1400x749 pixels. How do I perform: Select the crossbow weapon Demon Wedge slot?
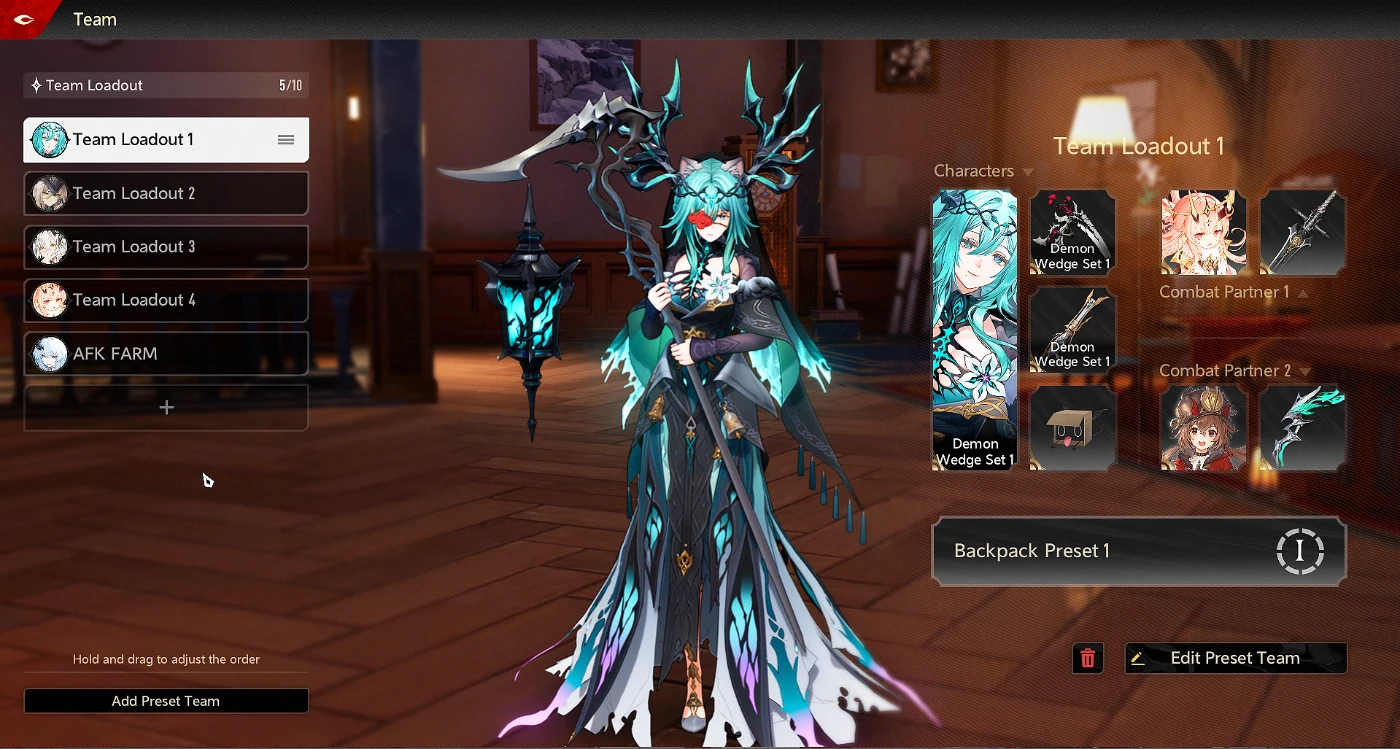click(x=1072, y=330)
